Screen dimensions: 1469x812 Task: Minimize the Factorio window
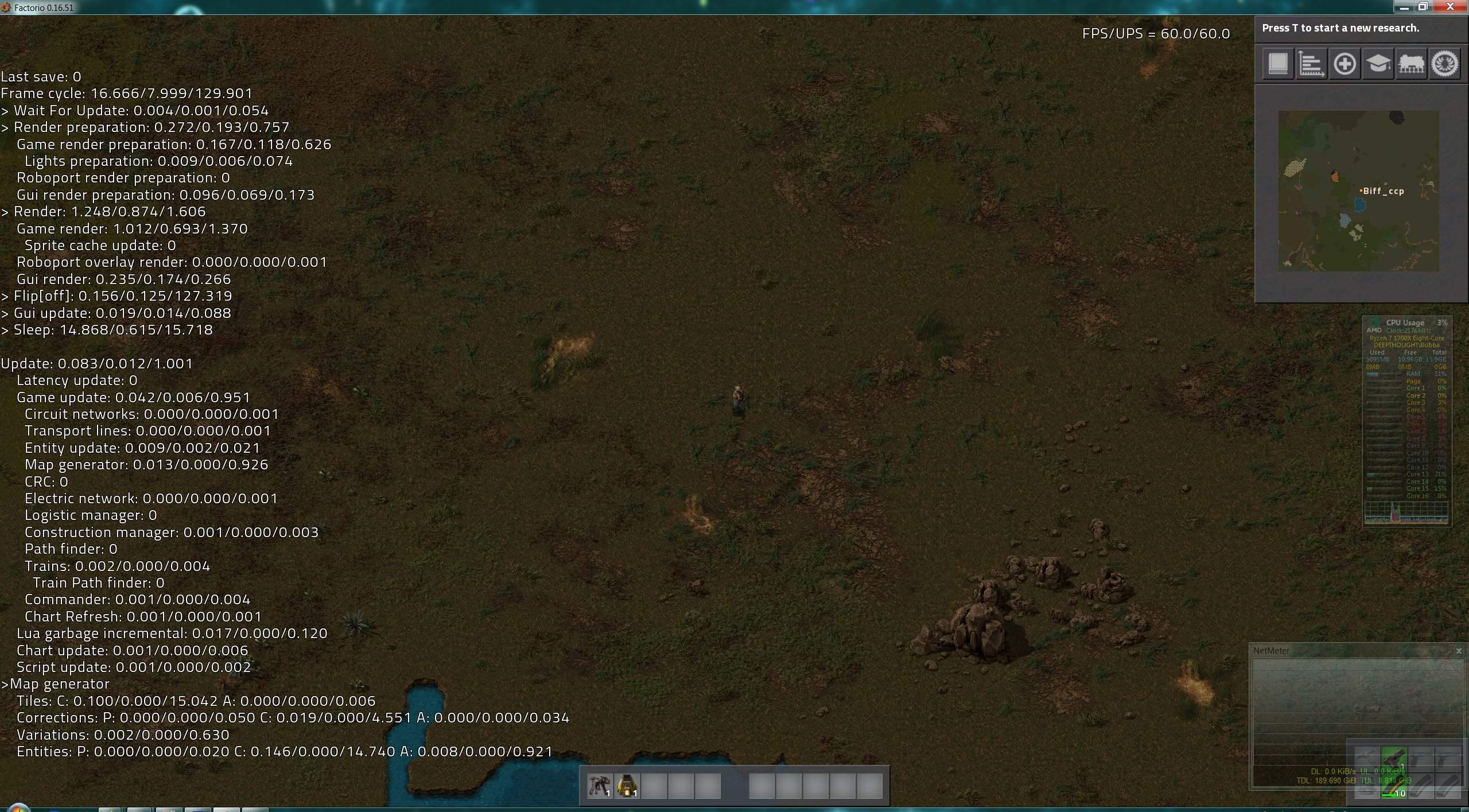click(x=1404, y=7)
